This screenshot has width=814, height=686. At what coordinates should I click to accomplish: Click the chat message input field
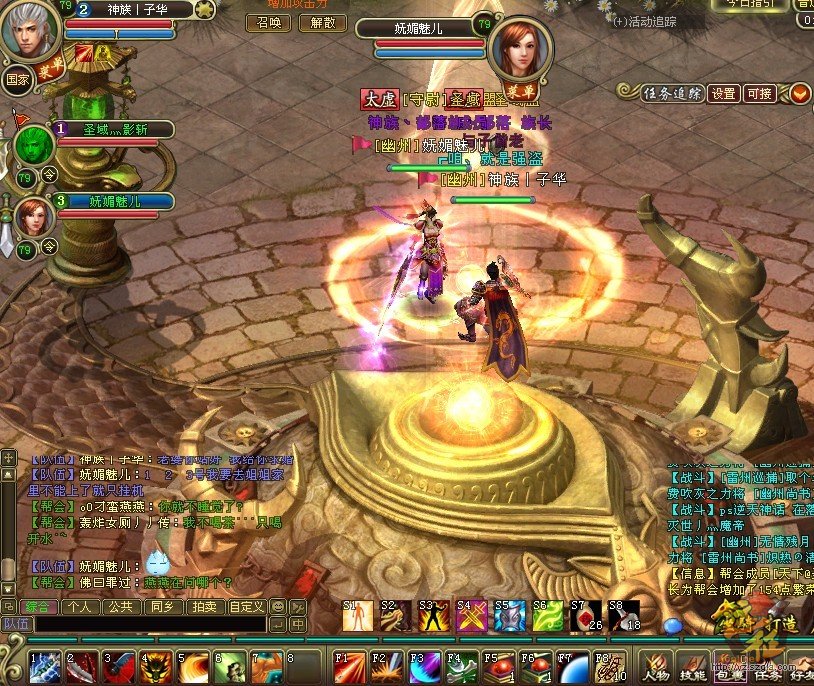point(150,624)
